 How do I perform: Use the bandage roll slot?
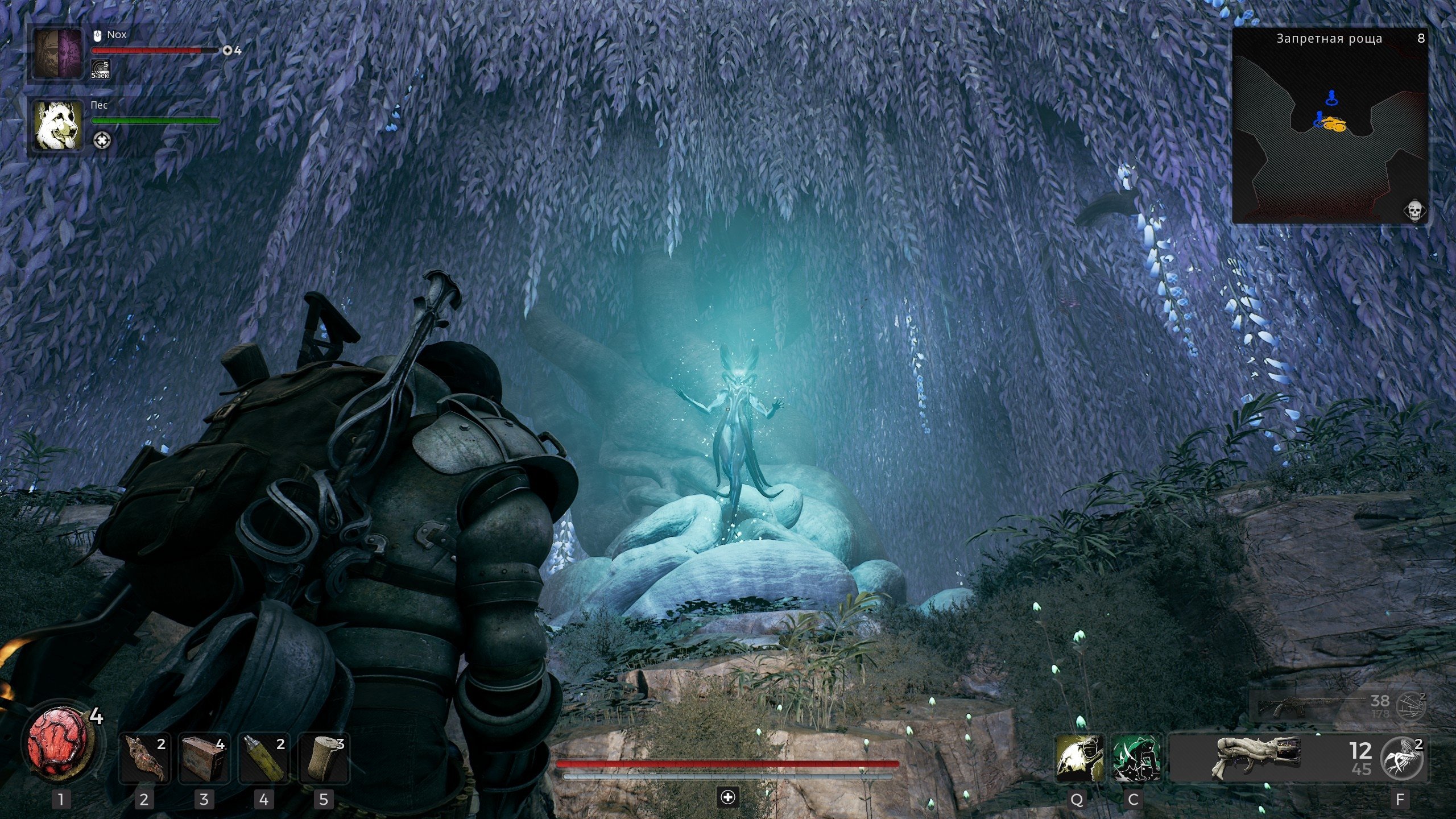click(x=324, y=759)
